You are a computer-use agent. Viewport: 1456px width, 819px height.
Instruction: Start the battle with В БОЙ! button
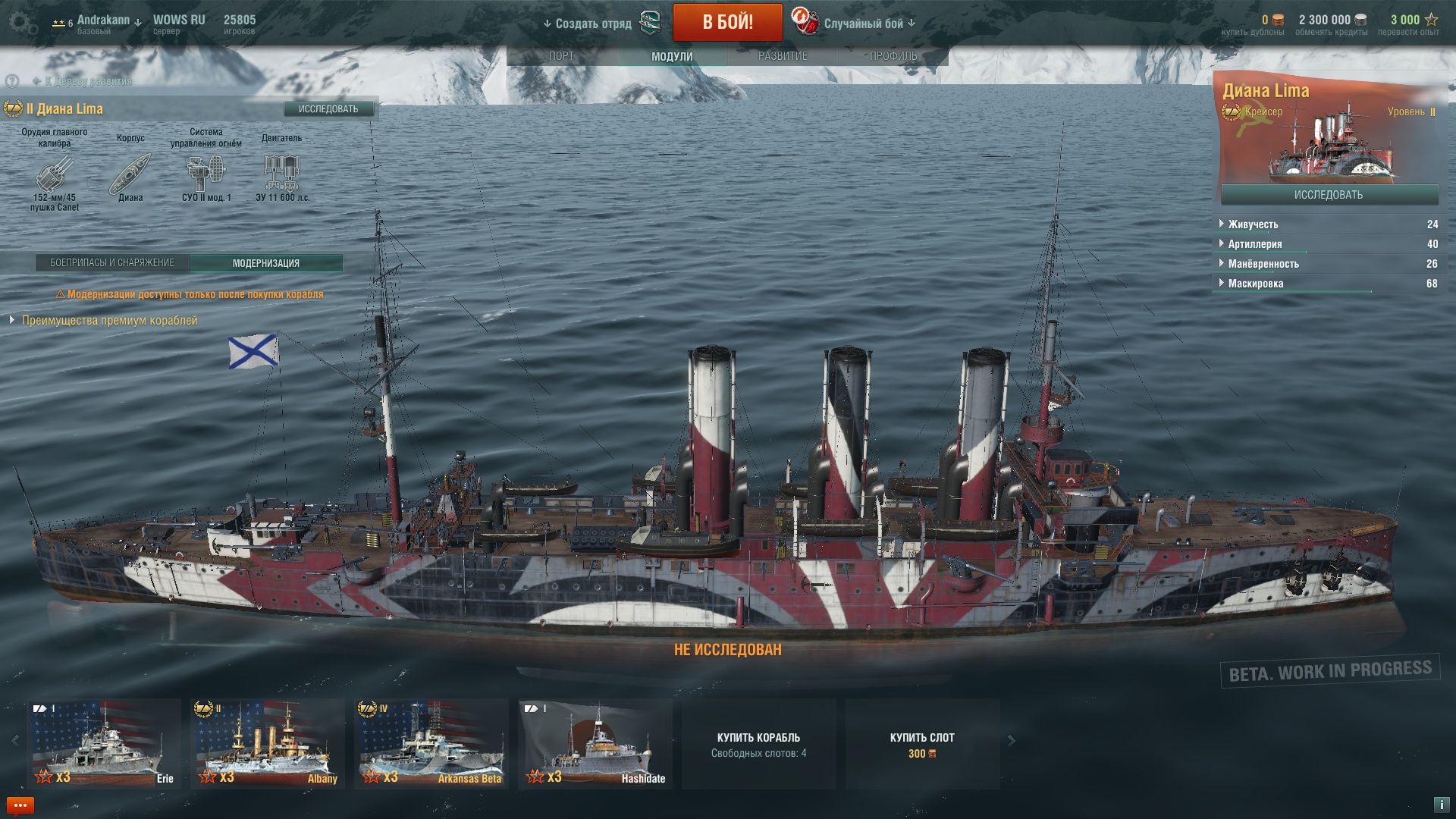(727, 22)
